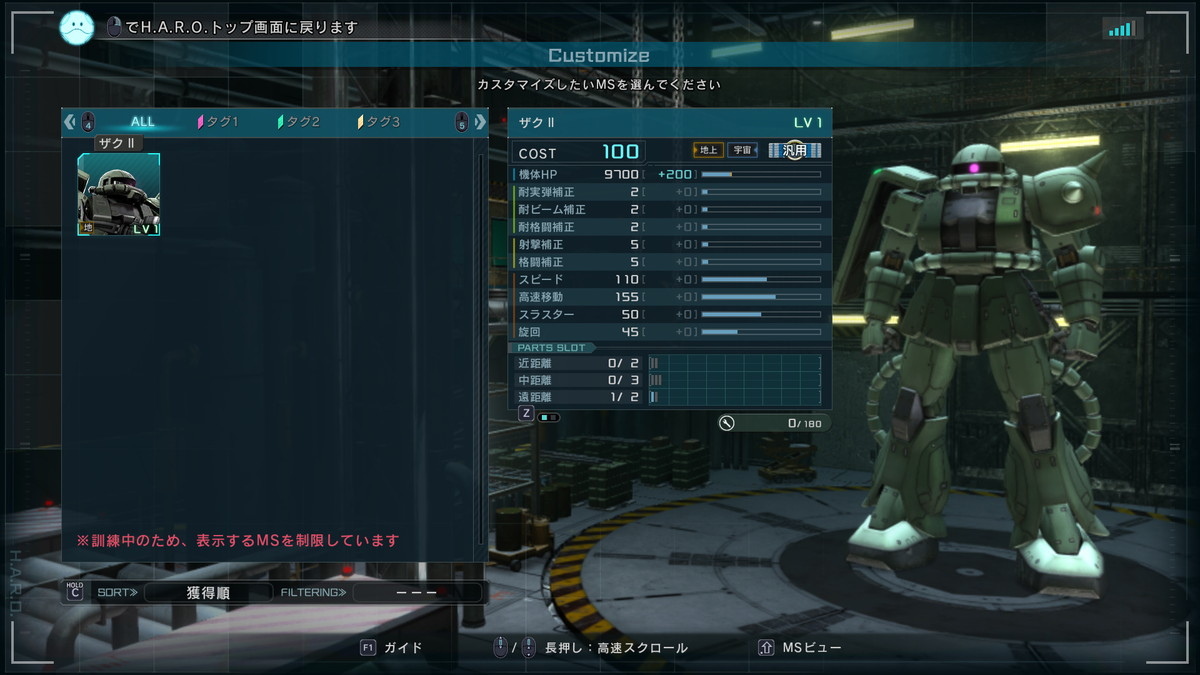
Task: Open the 獲得順 sort selector
Action: [208, 592]
